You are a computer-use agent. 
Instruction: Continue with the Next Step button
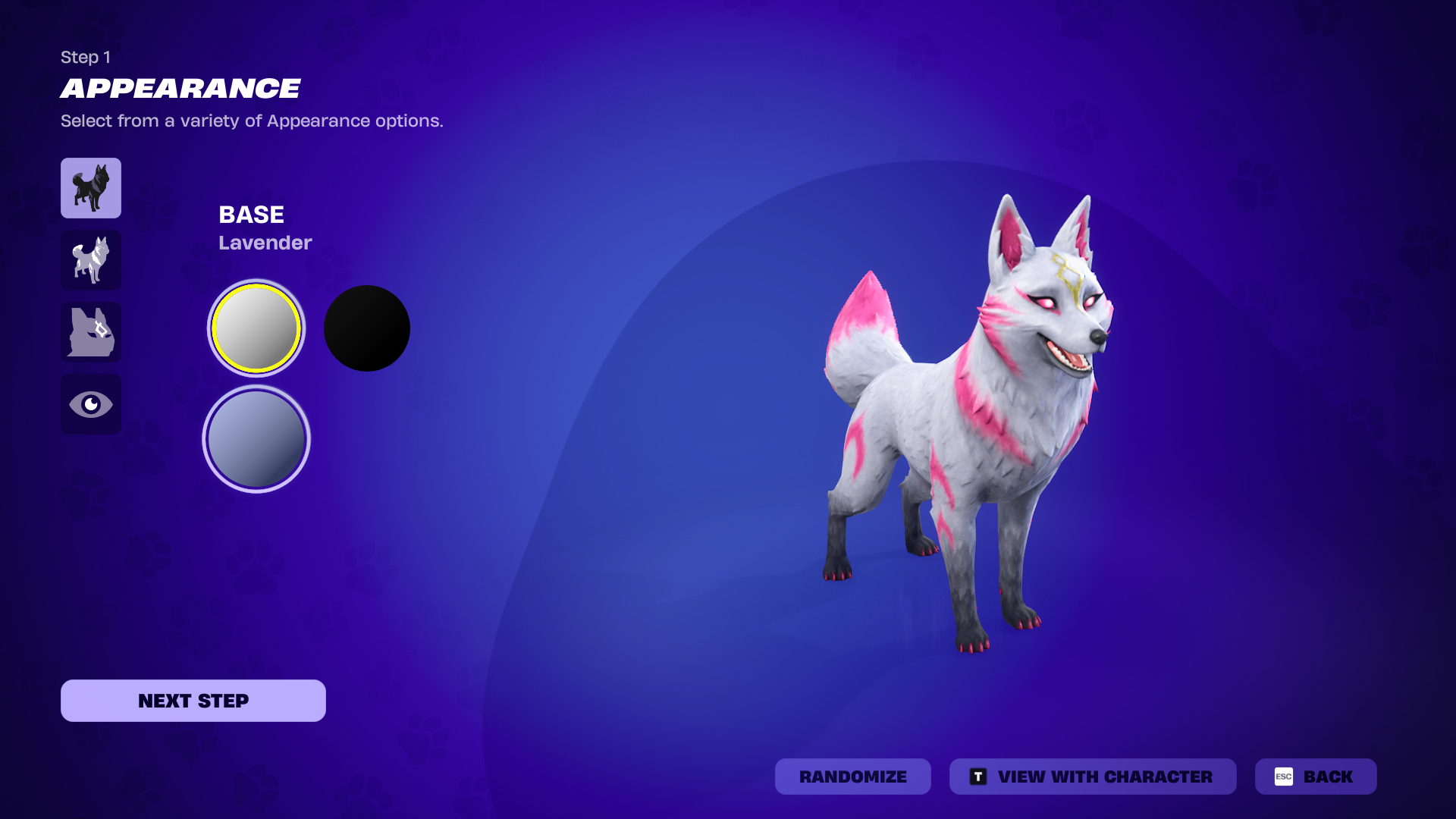(193, 701)
